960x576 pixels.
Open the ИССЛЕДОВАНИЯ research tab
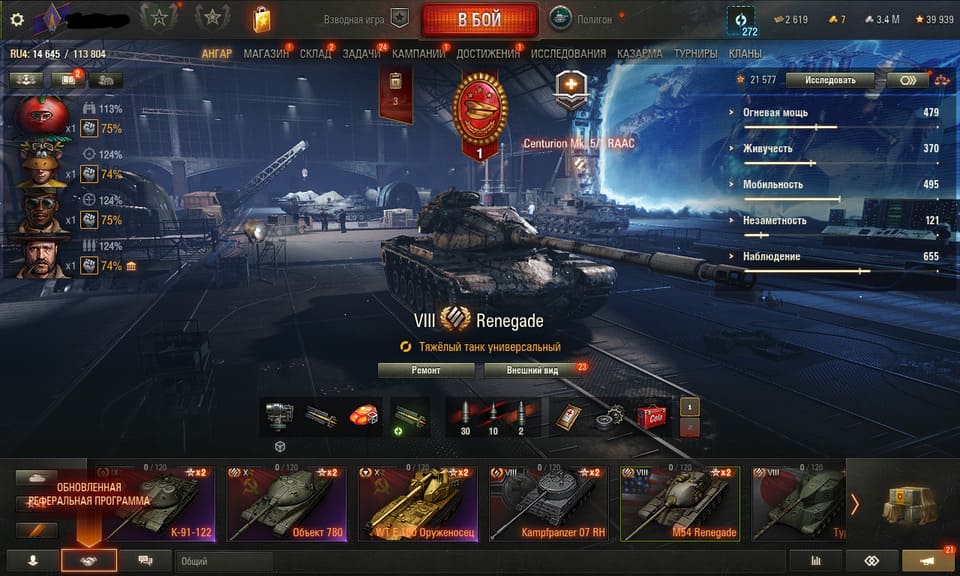point(568,53)
